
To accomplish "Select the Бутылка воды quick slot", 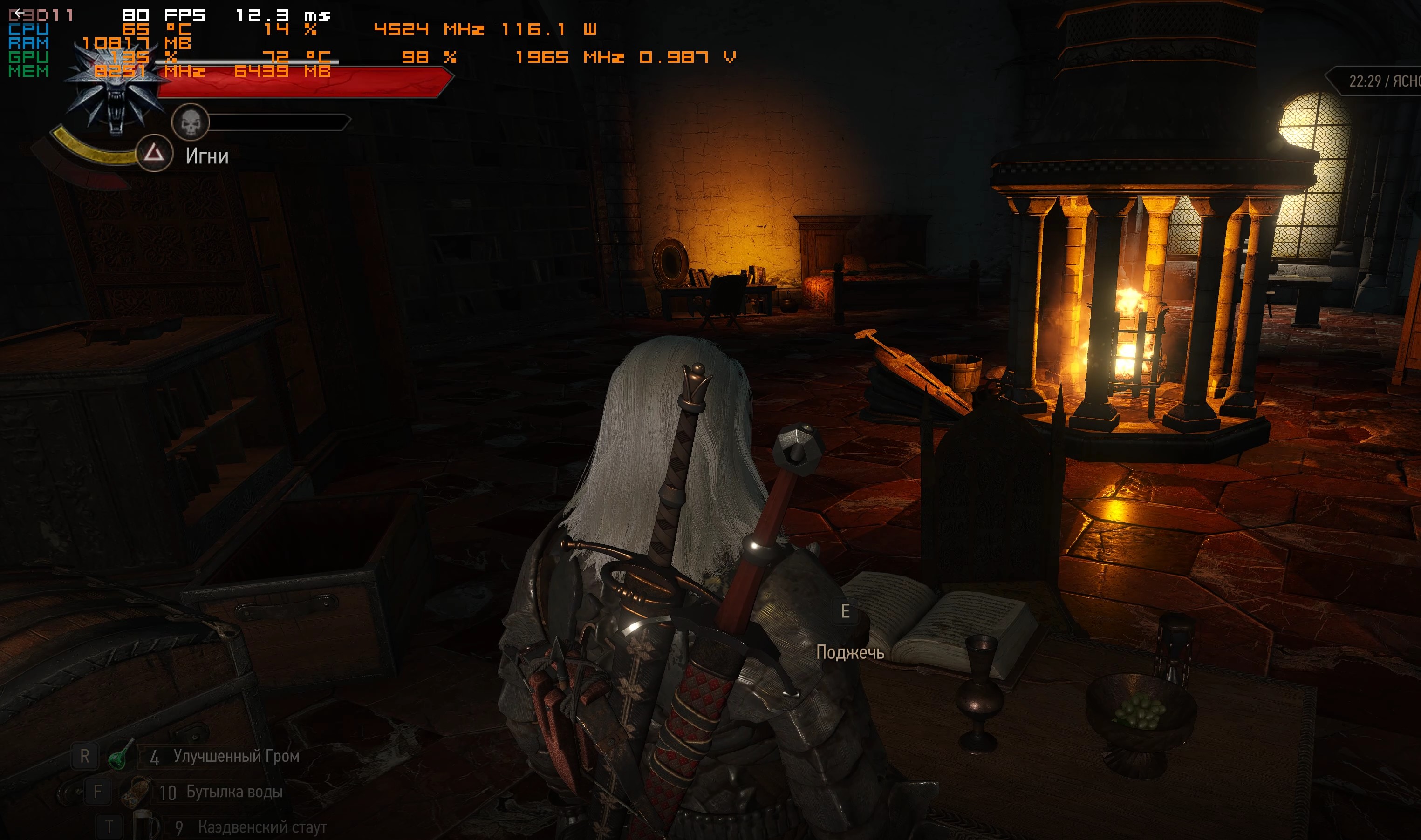I will 136,791.
